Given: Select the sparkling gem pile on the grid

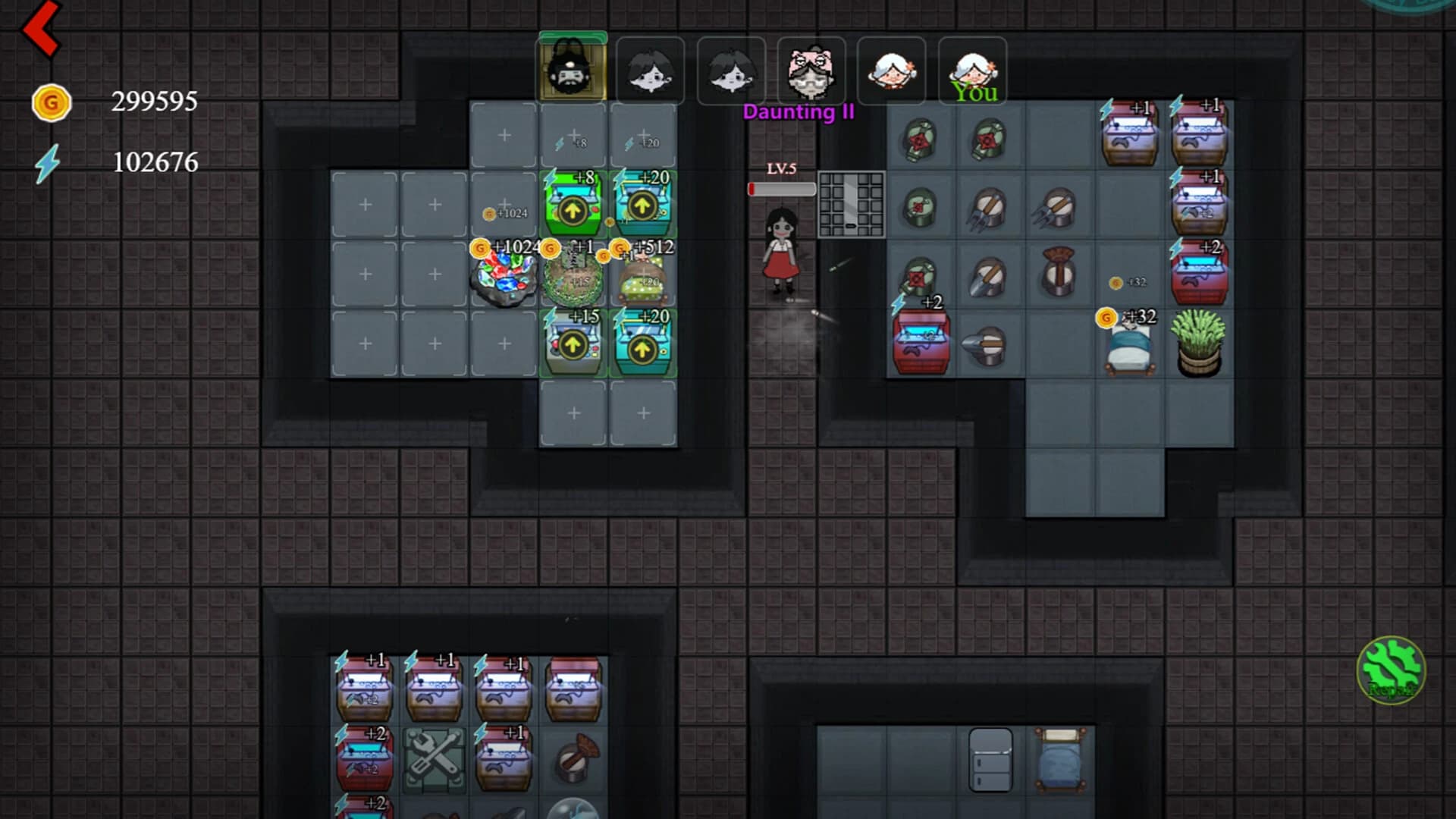Looking at the screenshot, I should tap(504, 281).
